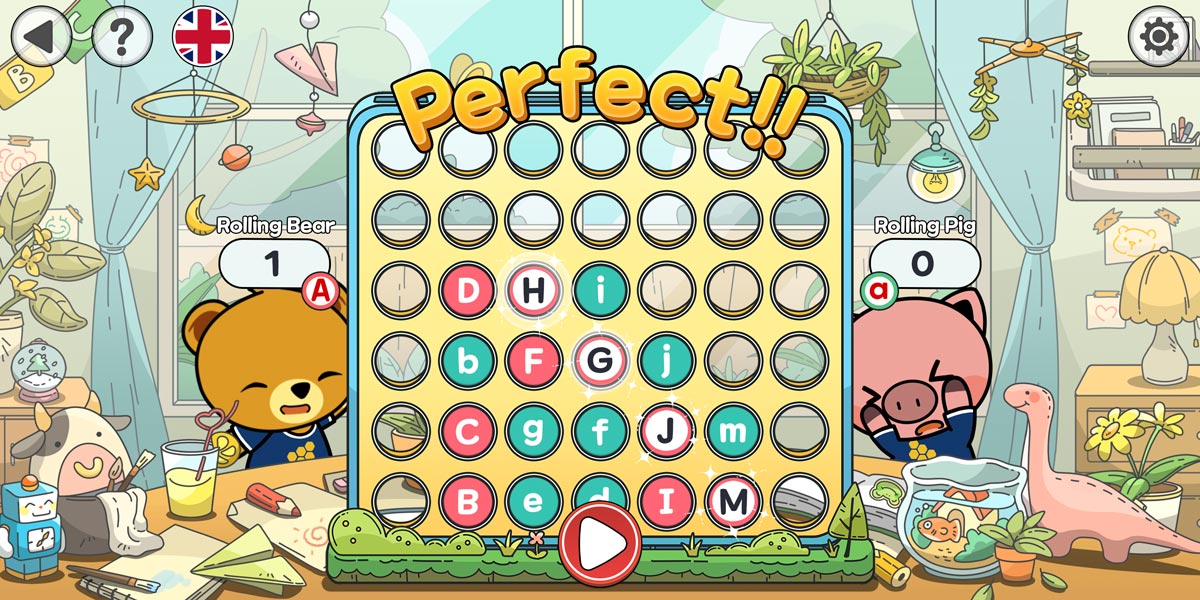Click the red play button to continue
The height and width of the screenshot is (600, 1200).
pos(599,544)
